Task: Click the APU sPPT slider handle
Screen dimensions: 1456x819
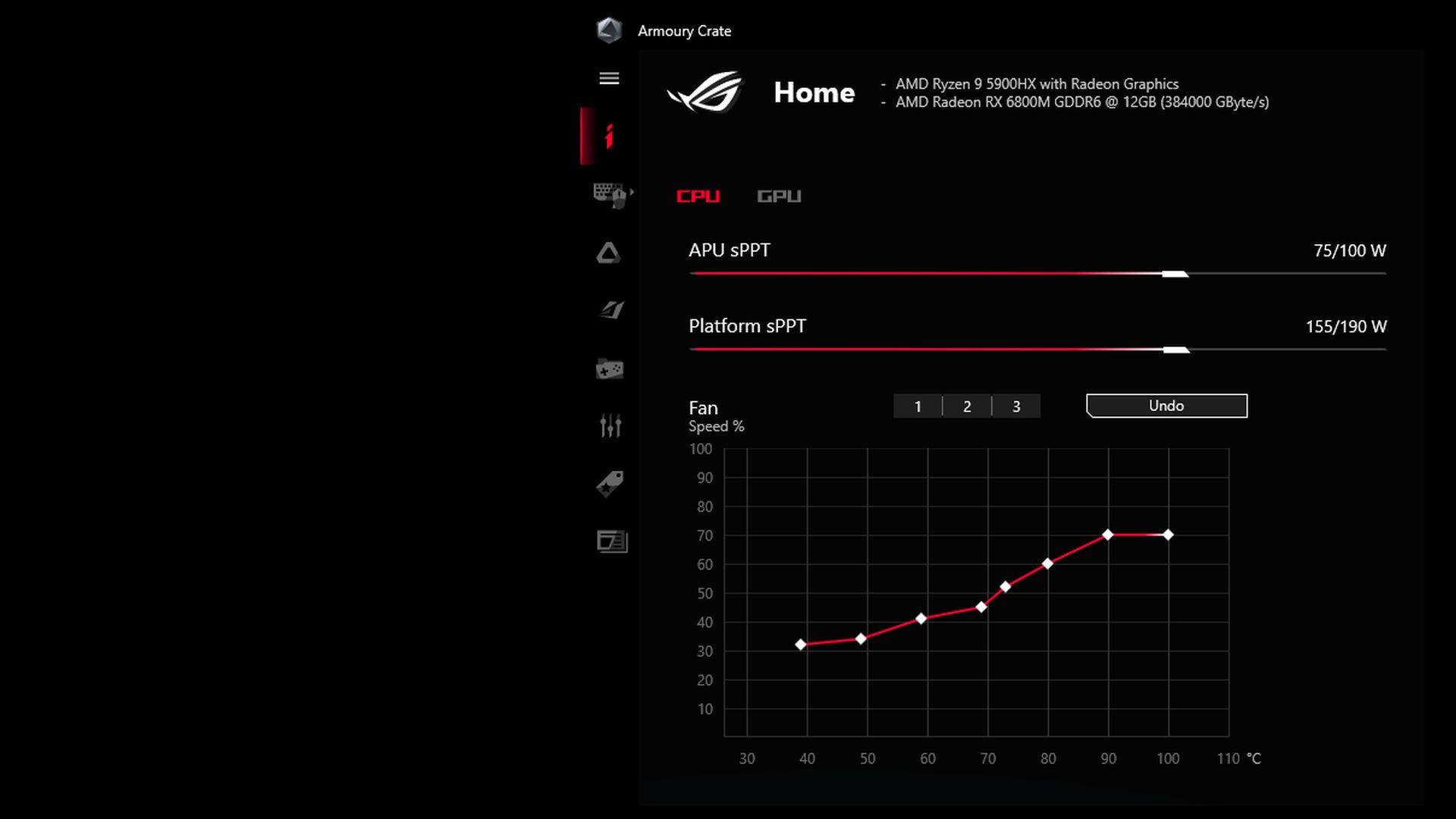Action: (1175, 274)
